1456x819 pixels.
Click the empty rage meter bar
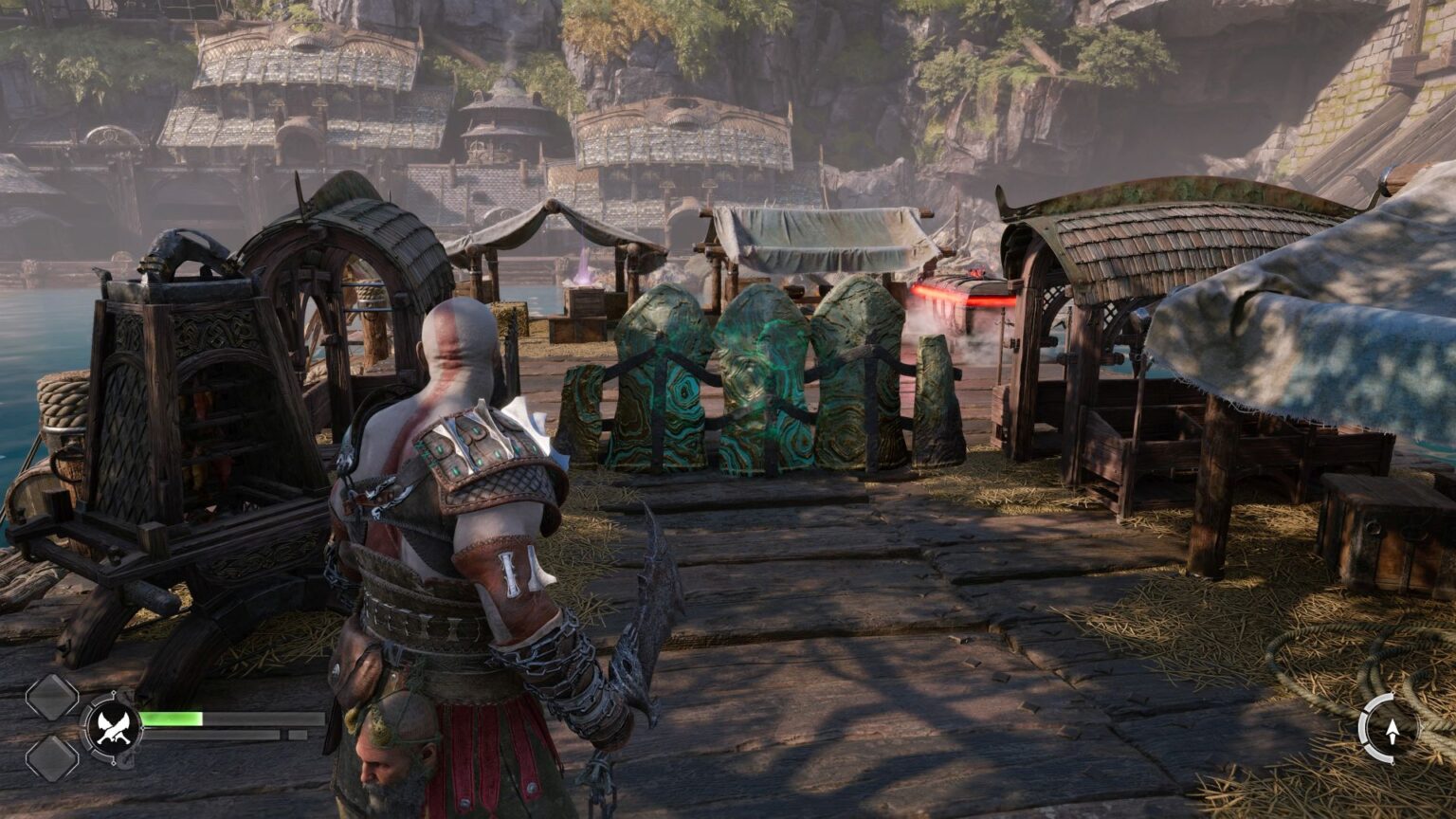209,733
